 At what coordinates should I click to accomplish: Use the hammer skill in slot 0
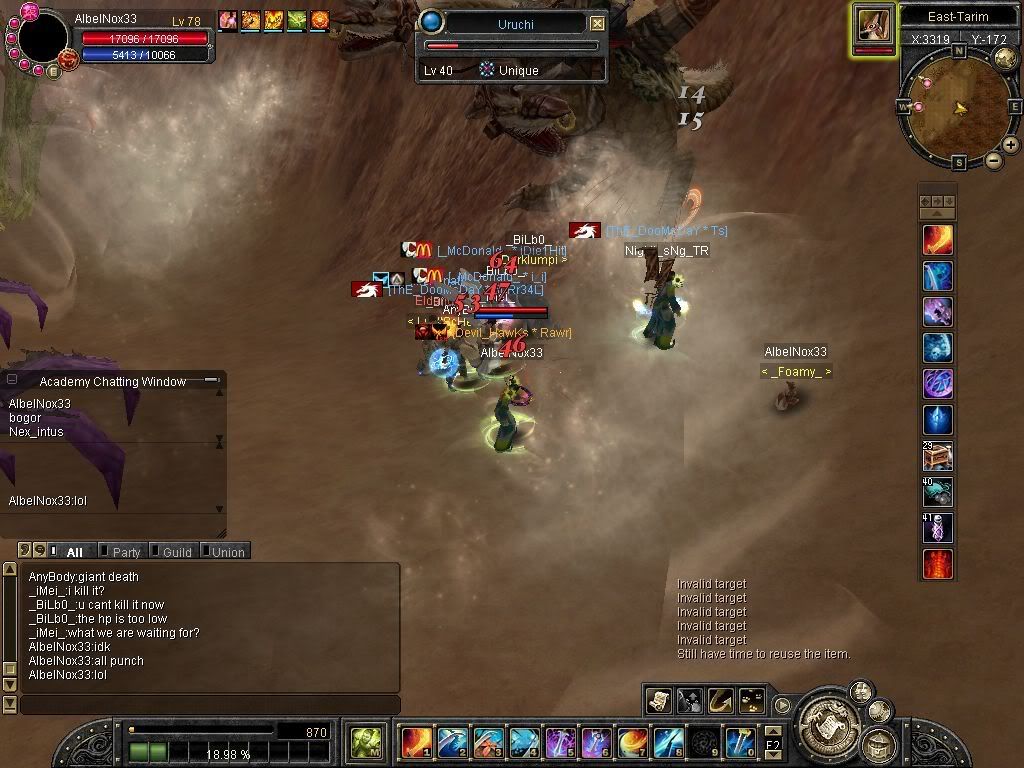click(741, 742)
